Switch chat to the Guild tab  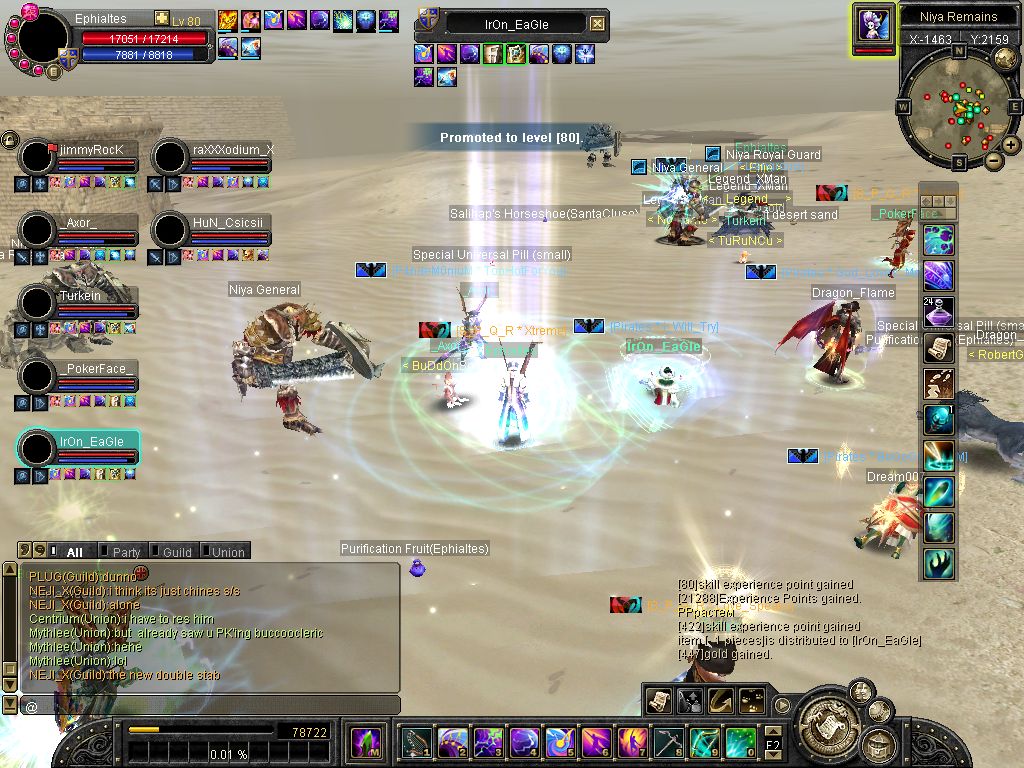(x=176, y=551)
